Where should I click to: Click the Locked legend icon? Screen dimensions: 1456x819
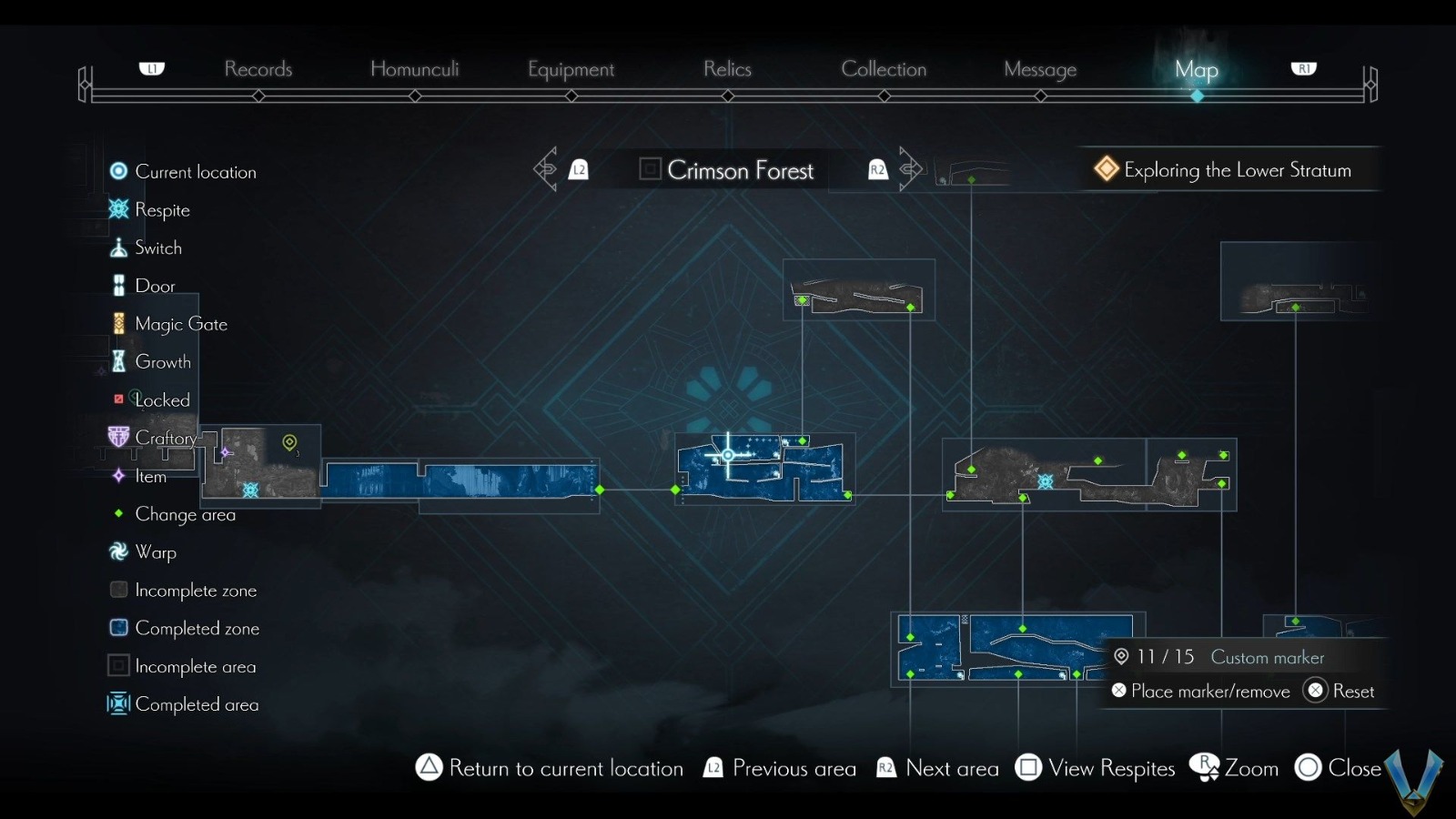(x=118, y=399)
